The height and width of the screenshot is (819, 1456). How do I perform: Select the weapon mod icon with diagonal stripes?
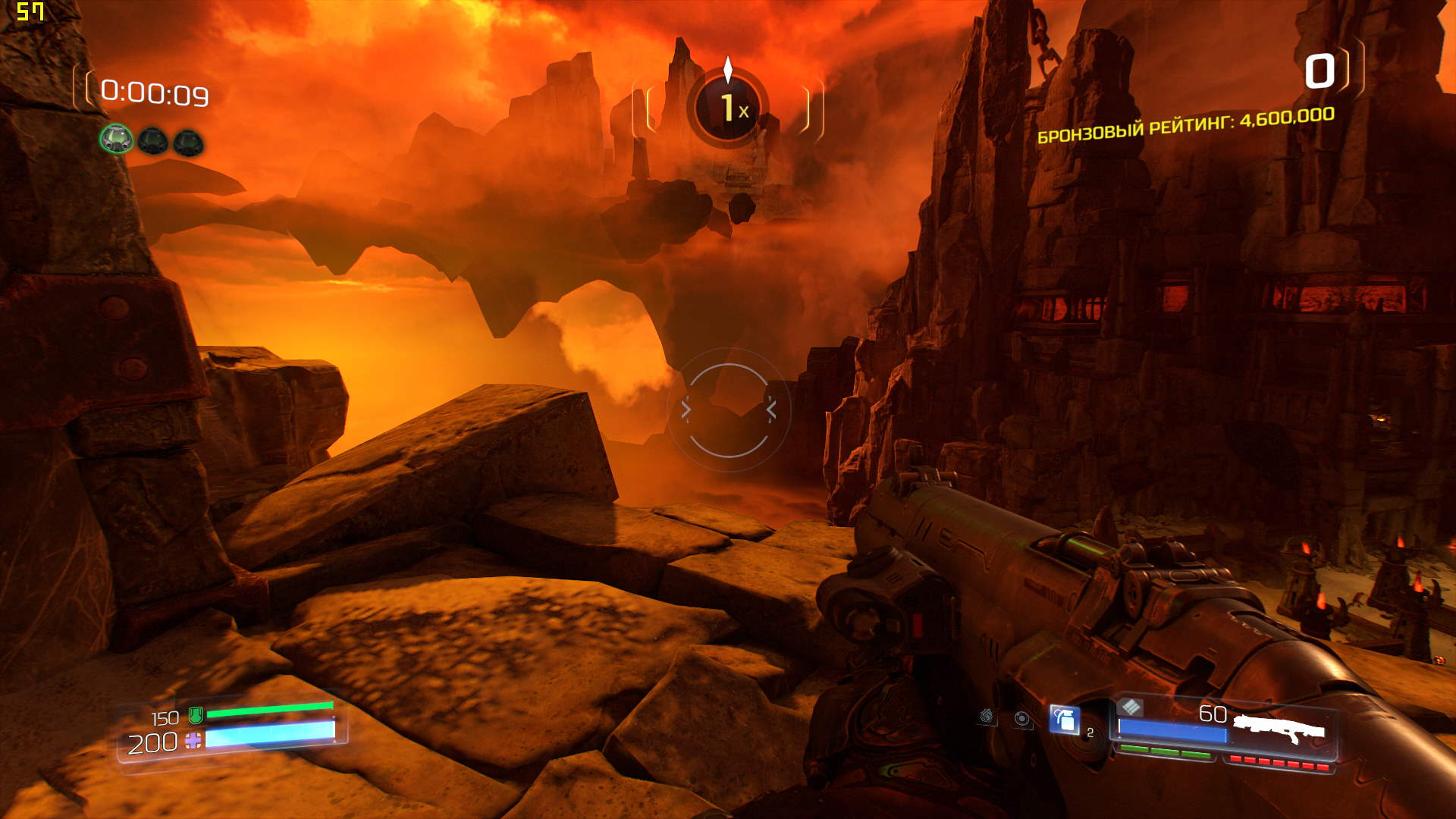tap(1130, 708)
